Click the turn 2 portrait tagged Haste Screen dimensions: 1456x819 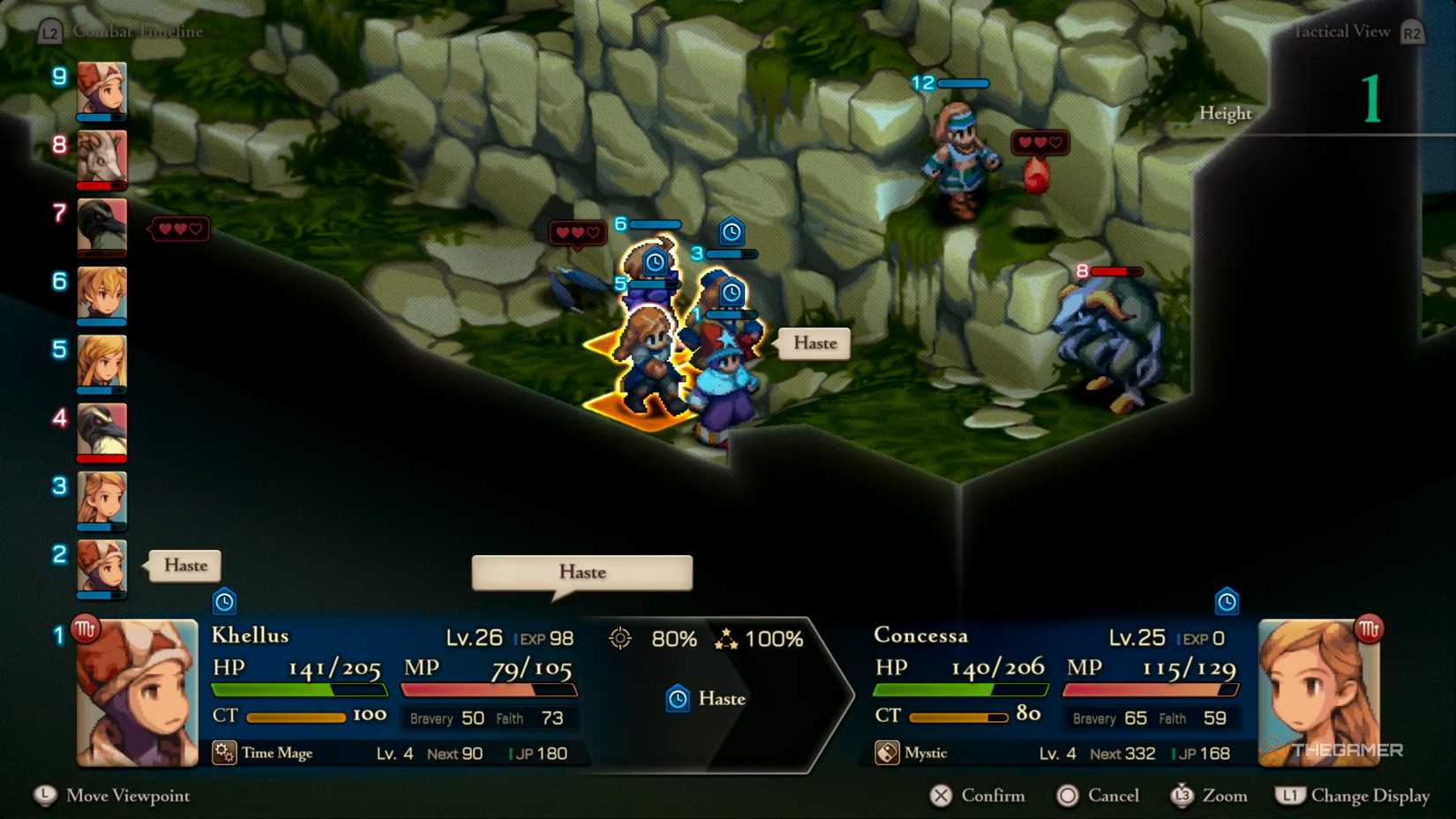coord(101,567)
